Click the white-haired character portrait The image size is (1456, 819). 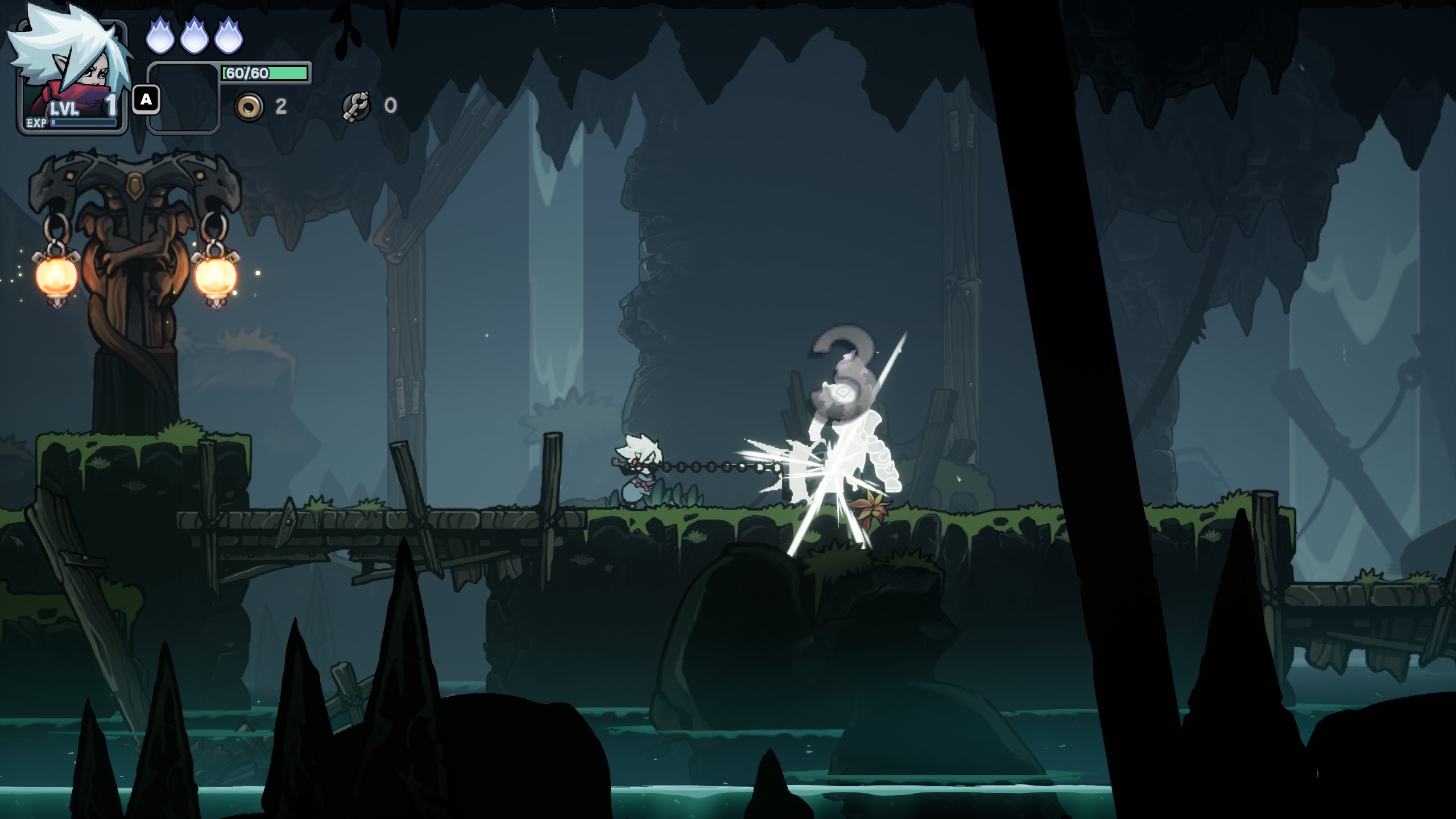tap(71, 71)
